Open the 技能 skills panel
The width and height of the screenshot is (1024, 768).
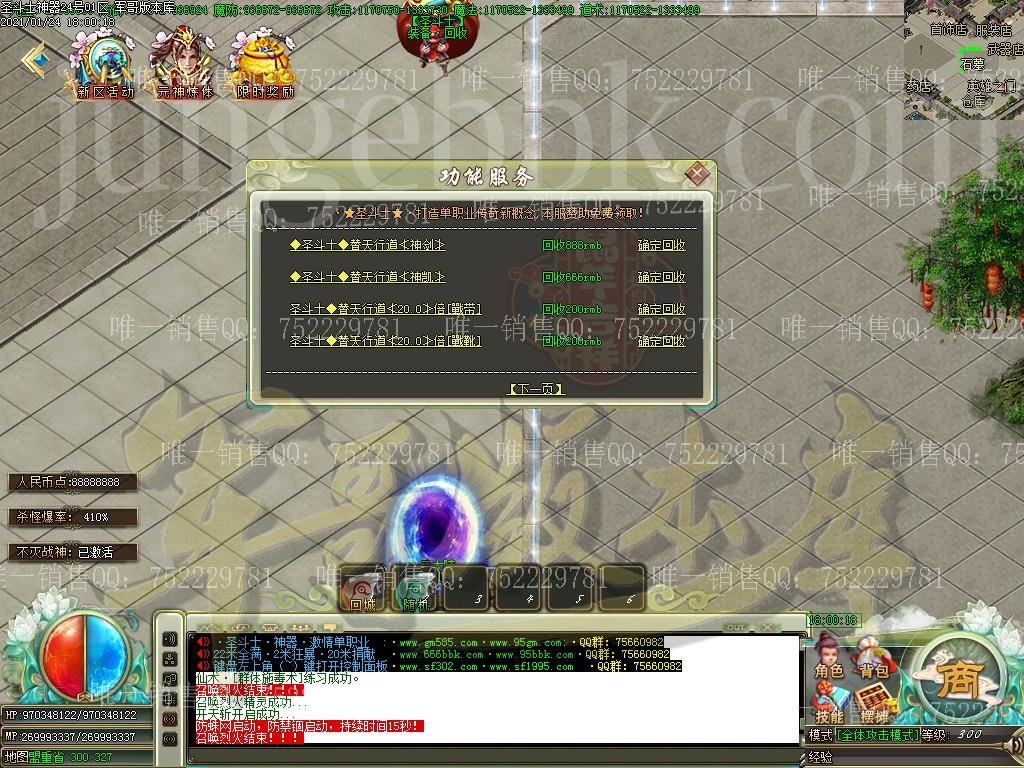pyautogui.click(x=829, y=704)
